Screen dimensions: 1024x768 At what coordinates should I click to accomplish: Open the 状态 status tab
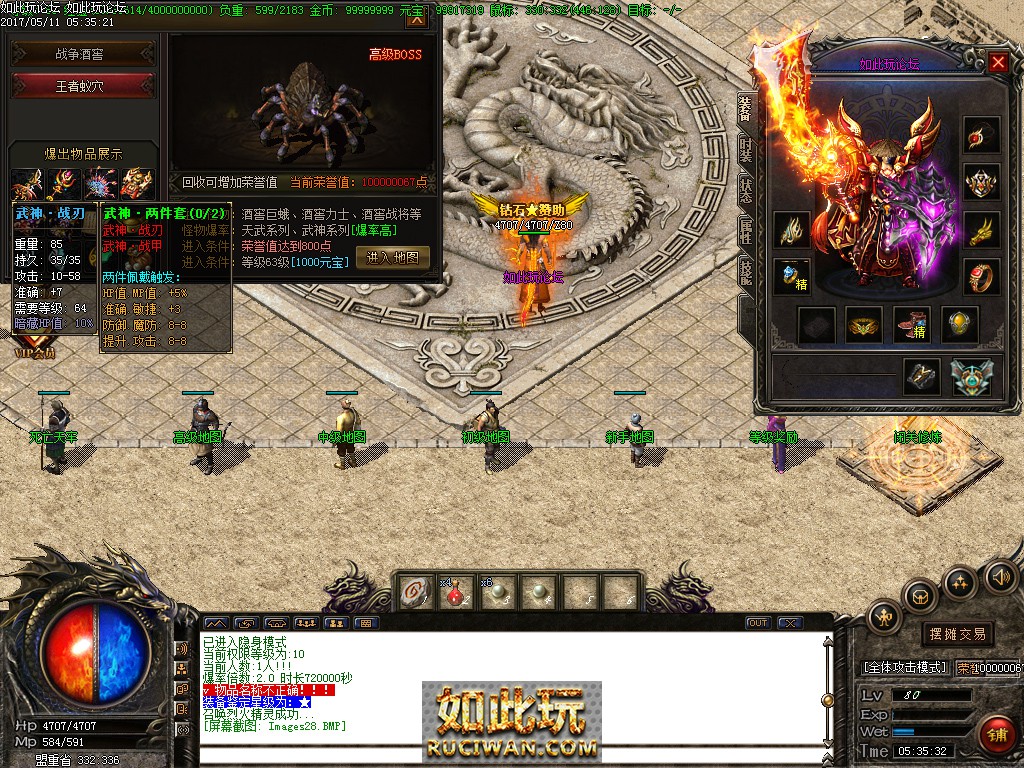click(745, 190)
